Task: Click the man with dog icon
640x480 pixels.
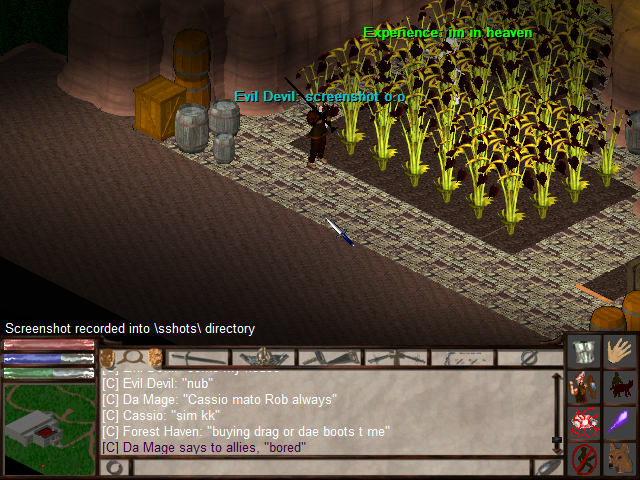Action: pos(622,386)
